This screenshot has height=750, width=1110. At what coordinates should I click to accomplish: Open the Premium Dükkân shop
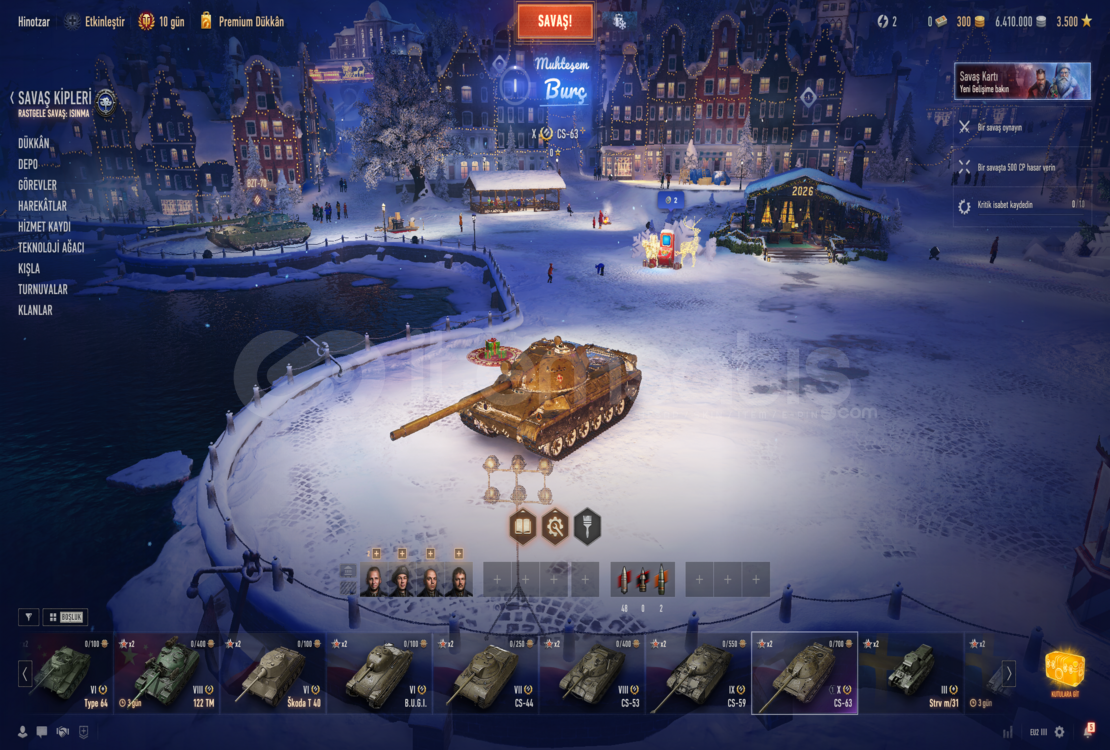(242, 21)
